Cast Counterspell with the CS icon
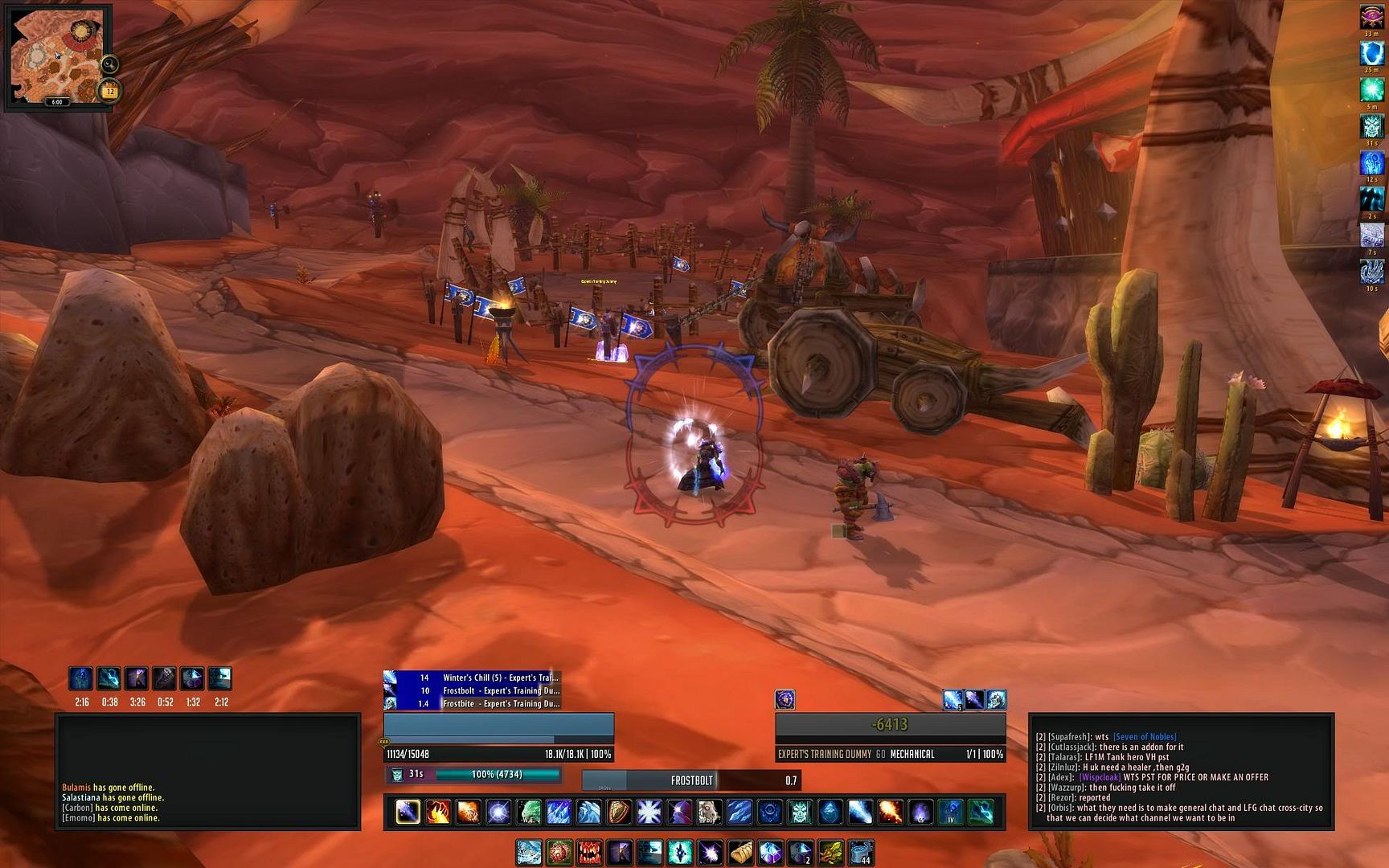Viewport: 1389px width, 868px height. click(920, 812)
